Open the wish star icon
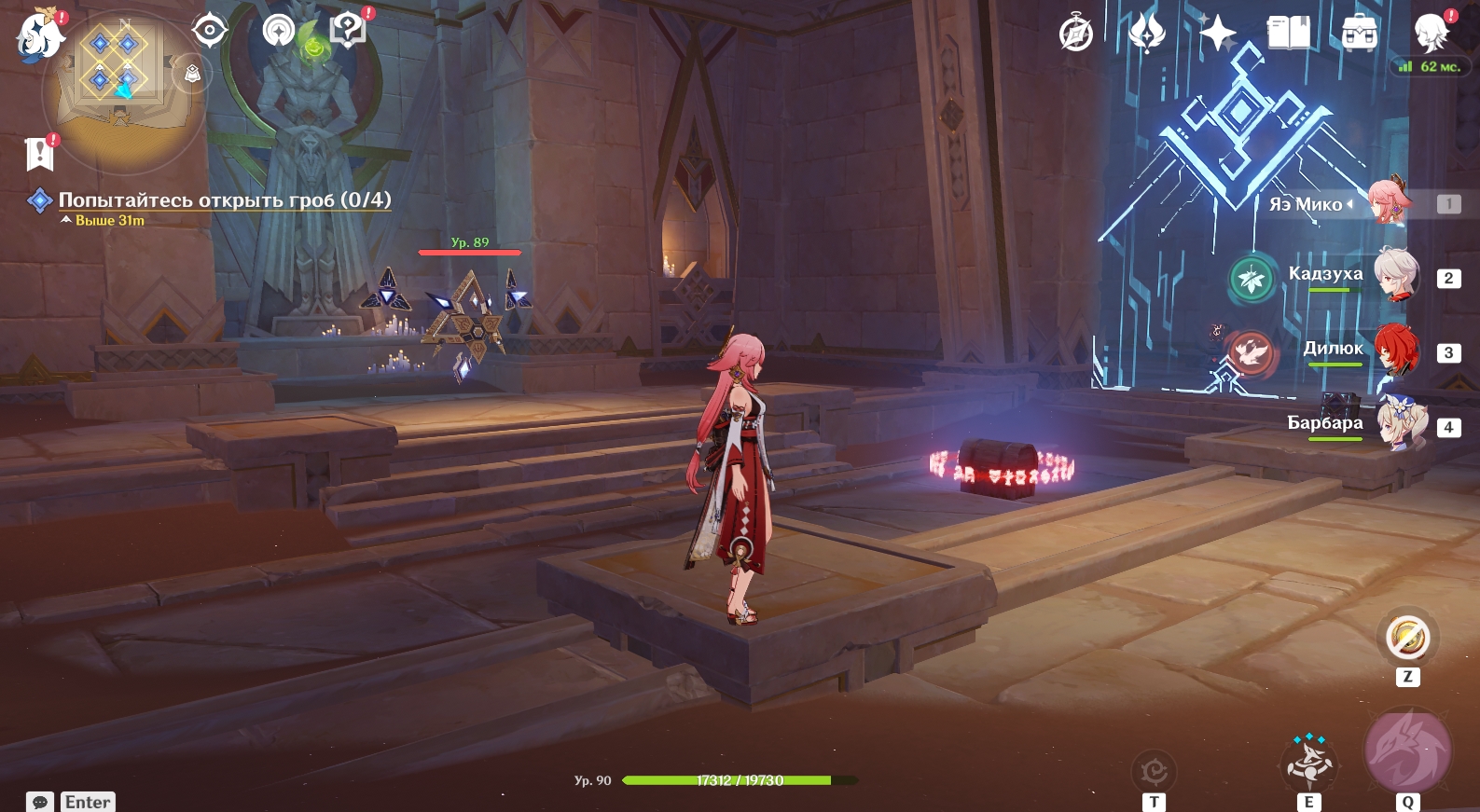Image resolution: width=1480 pixels, height=812 pixels. coord(1217,34)
